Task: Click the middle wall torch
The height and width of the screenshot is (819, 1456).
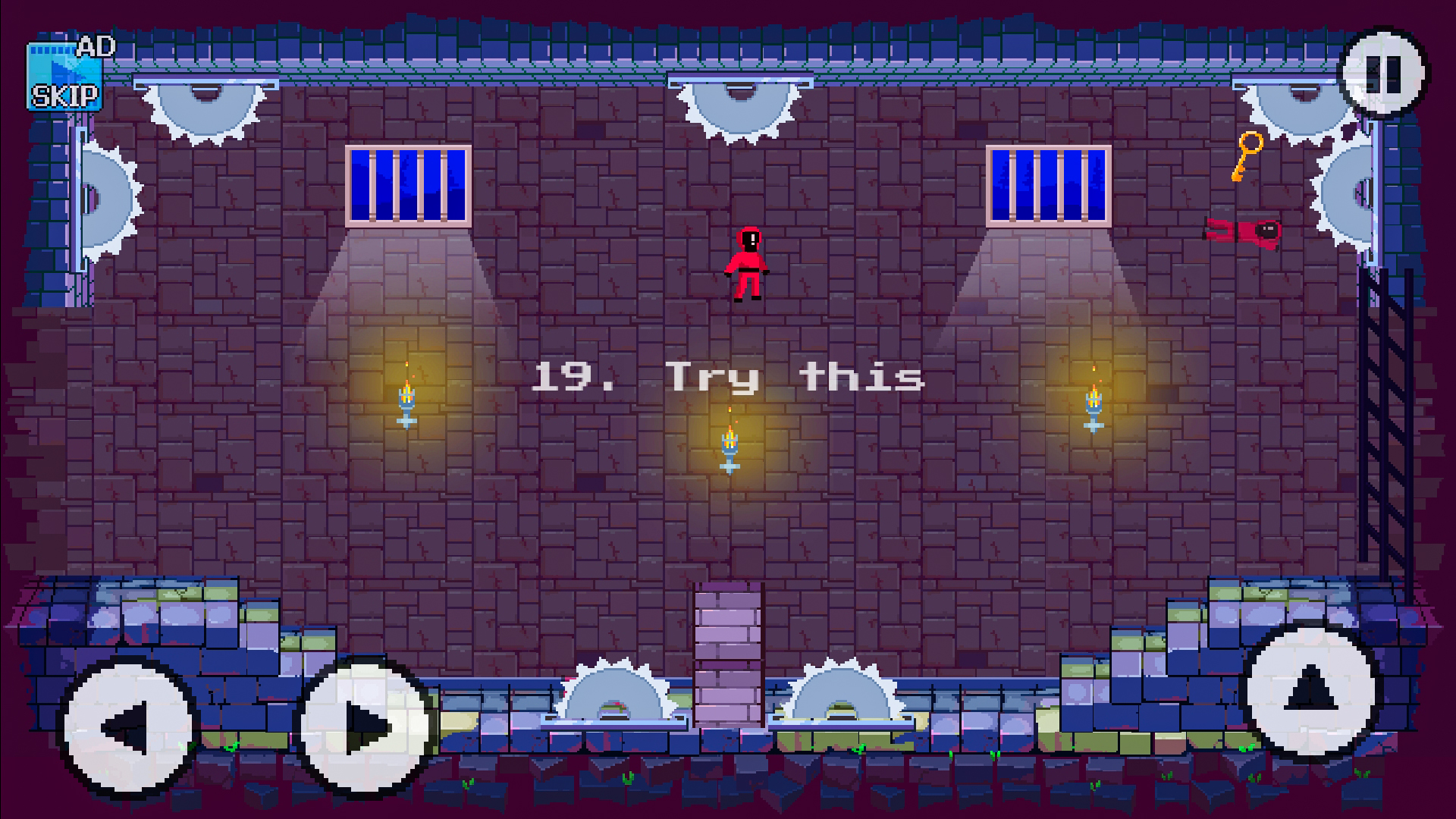Action: (x=730, y=444)
